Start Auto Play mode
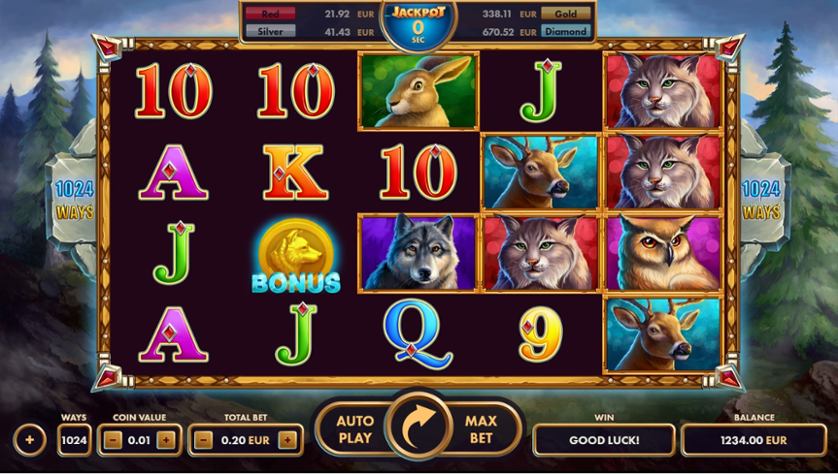This screenshot has height=474, width=838. pyautogui.click(x=354, y=430)
